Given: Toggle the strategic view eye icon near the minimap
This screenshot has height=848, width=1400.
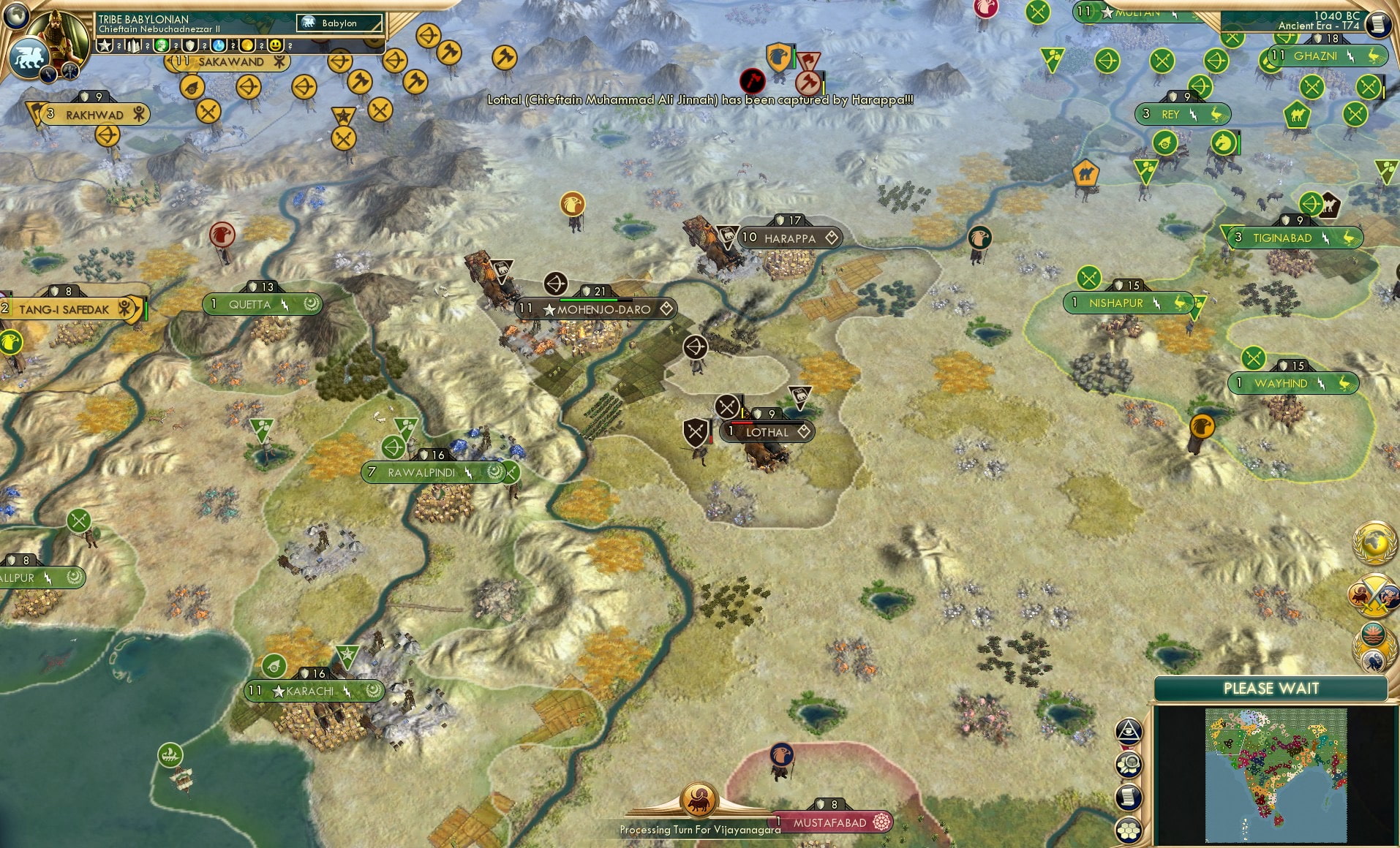Looking at the screenshot, I should pos(1129,731).
